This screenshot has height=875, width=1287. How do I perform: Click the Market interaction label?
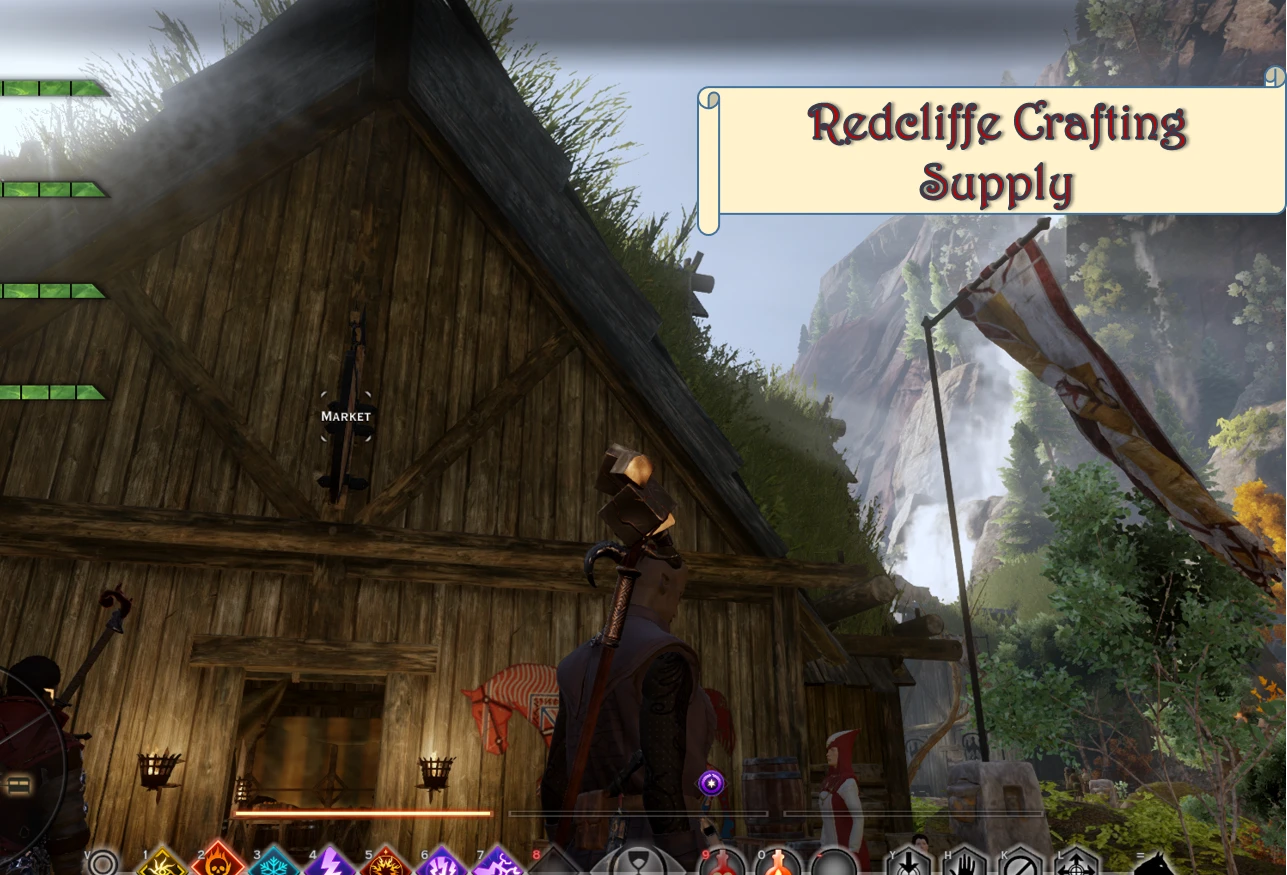(x=345, y=416)
